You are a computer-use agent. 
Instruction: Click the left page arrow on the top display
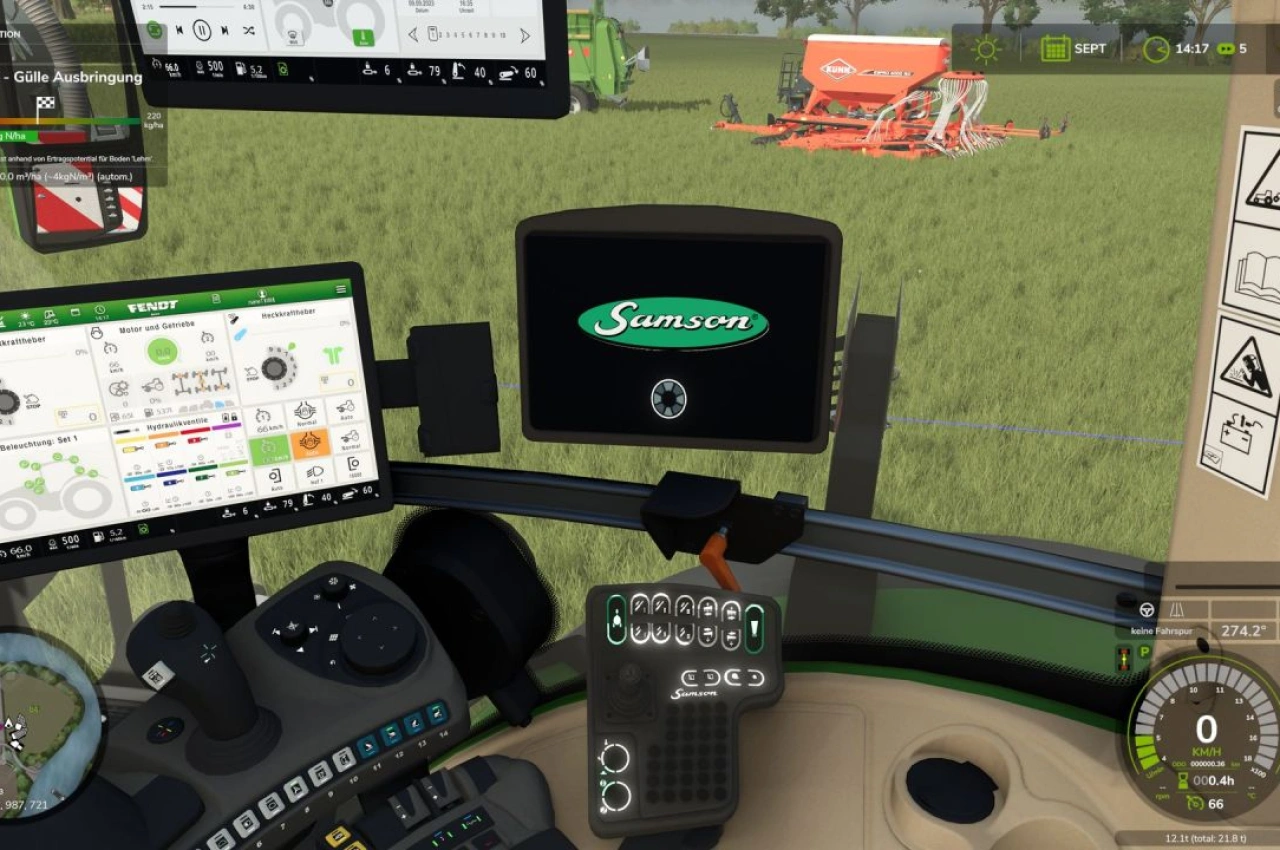pos(412,33)
